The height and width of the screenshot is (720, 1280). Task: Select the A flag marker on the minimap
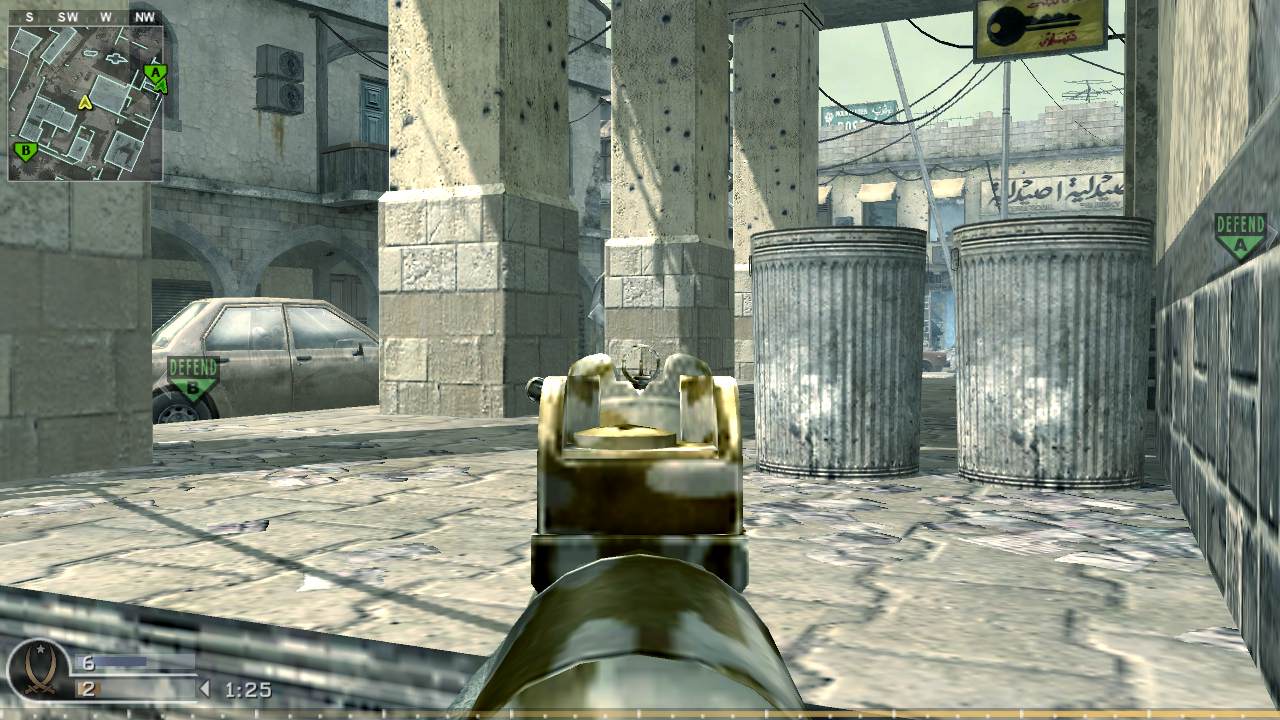153,73
